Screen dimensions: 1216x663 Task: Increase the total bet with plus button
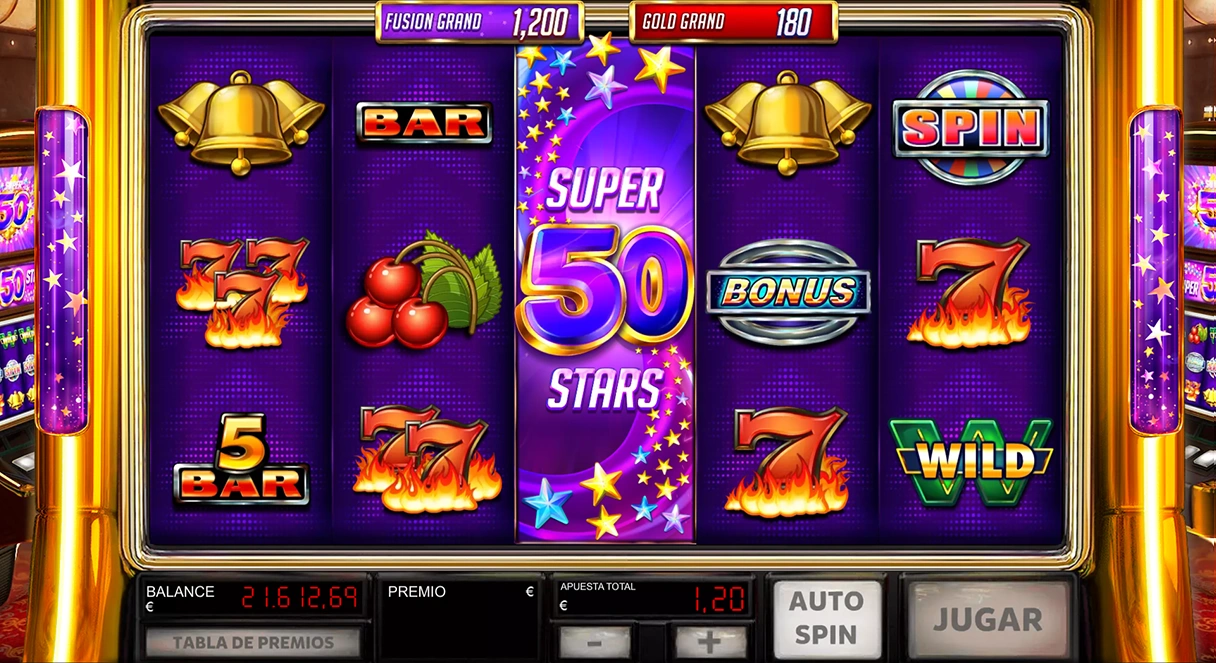click(710, 641)
